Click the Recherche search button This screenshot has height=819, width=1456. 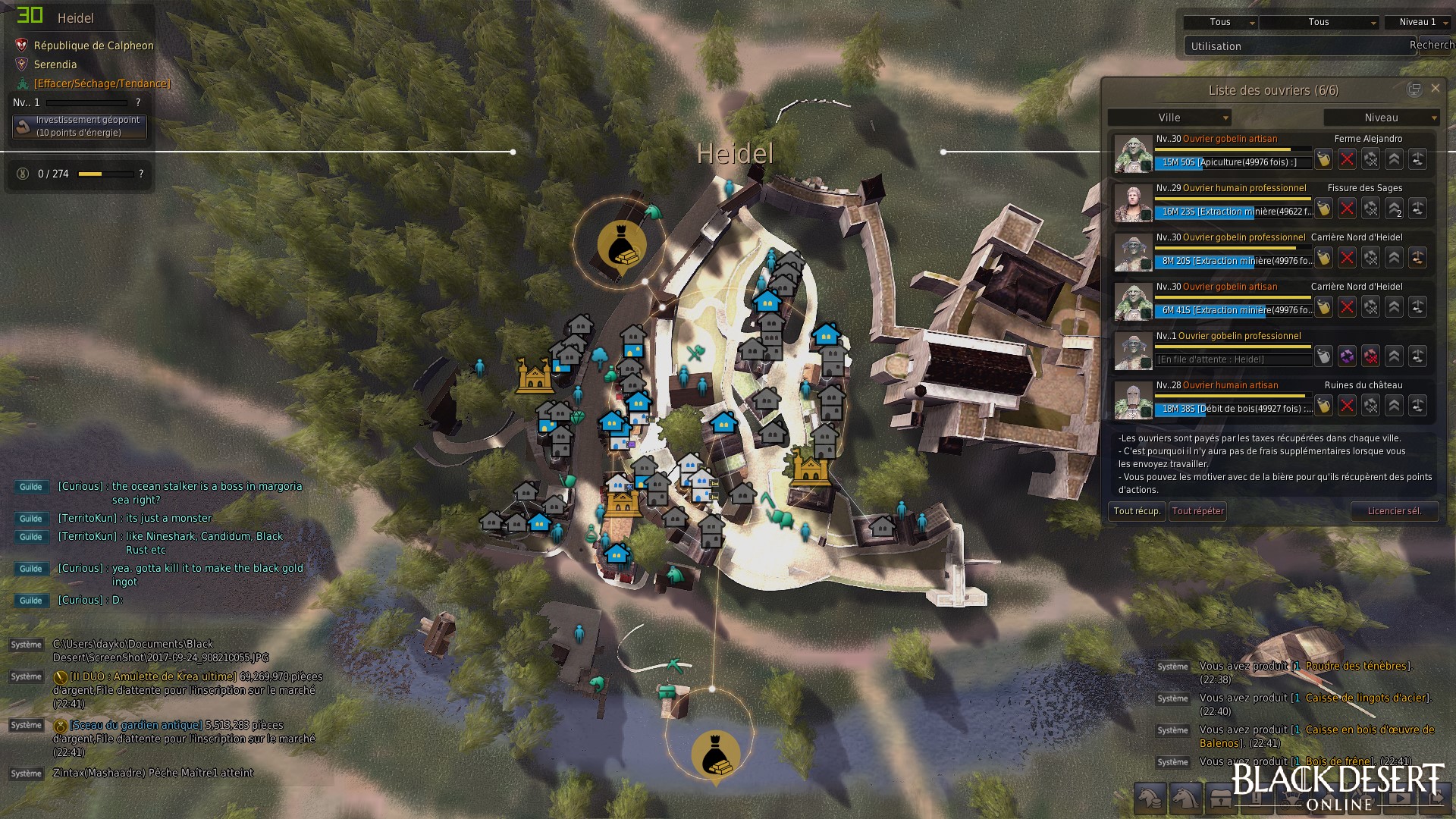pos(1431,45)
